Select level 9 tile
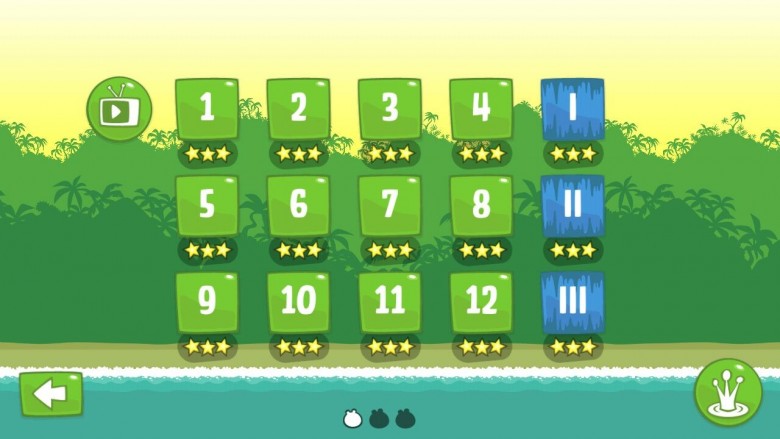Viewport: 780px width, 439px height. [207, 301]
